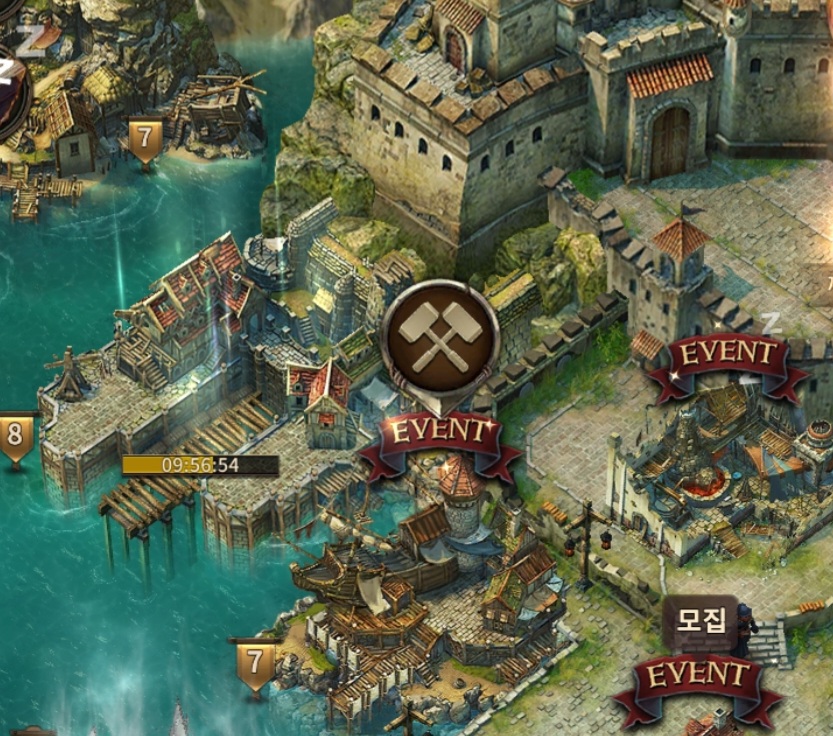
Task: Open the EVENT banner under the hammers icon
Action: [441, 436]
